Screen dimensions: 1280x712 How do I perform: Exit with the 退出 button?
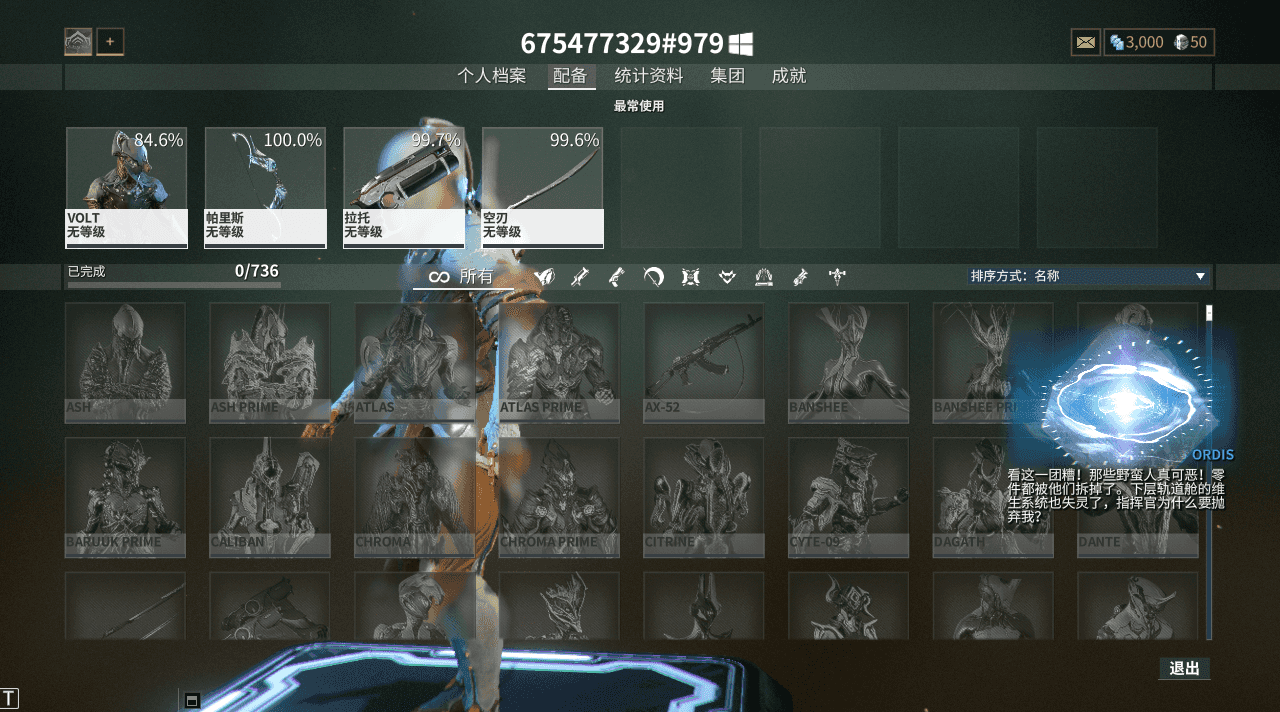point(1184,668)
